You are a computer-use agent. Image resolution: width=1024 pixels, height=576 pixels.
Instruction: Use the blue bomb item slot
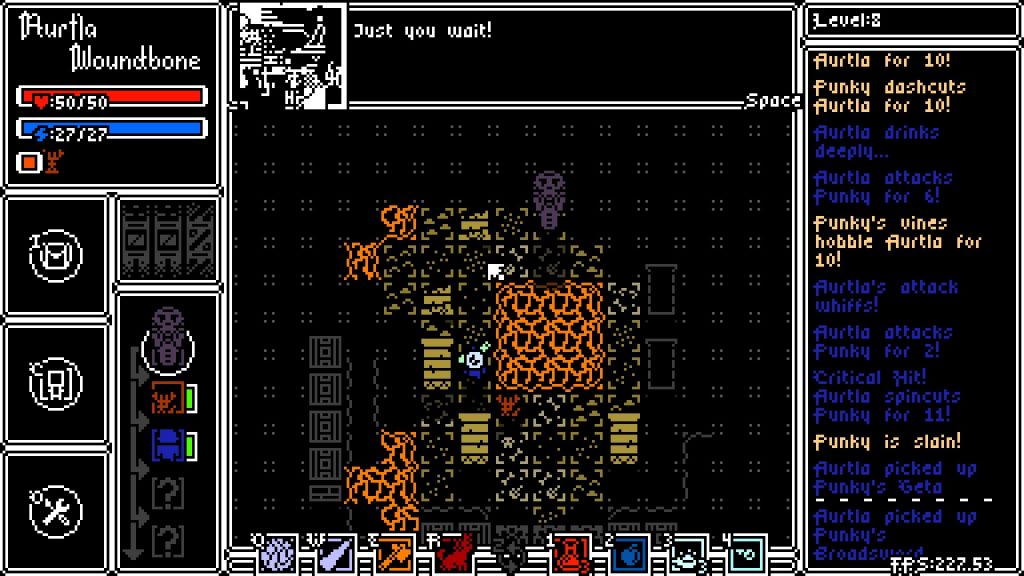628,554
